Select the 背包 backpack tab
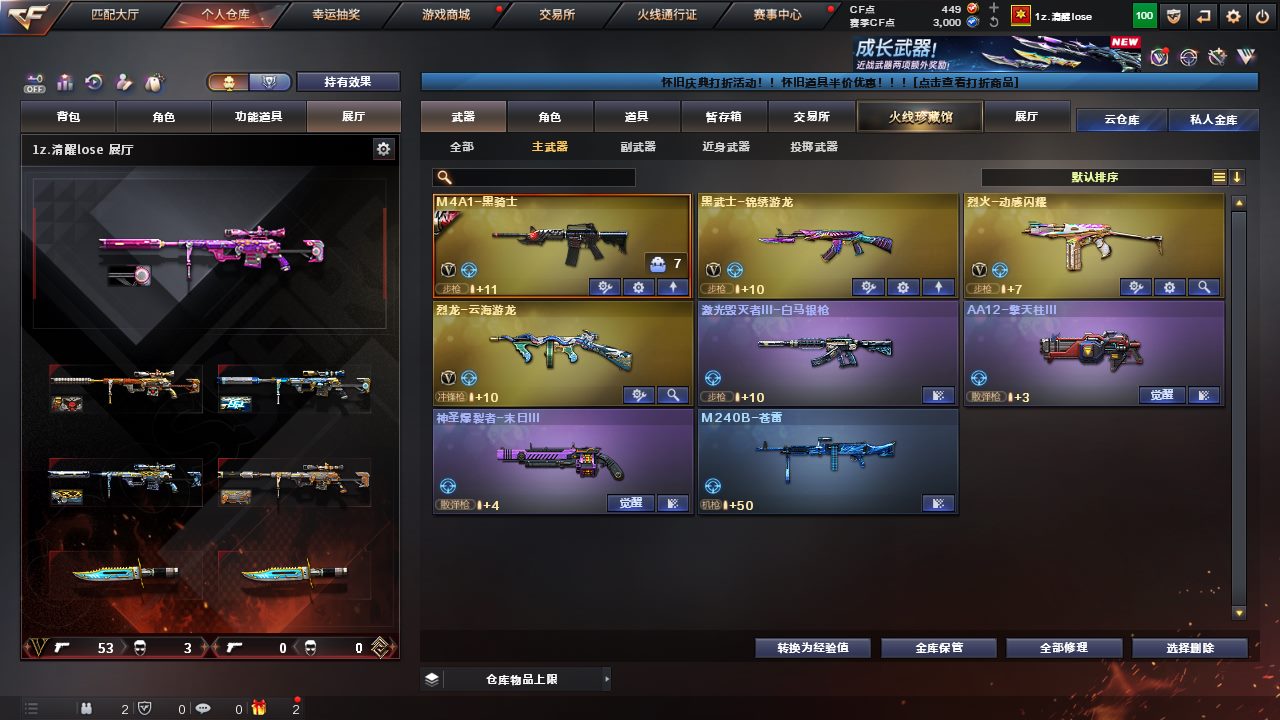This screenshot has height=720, width=1280. [69, 117]
